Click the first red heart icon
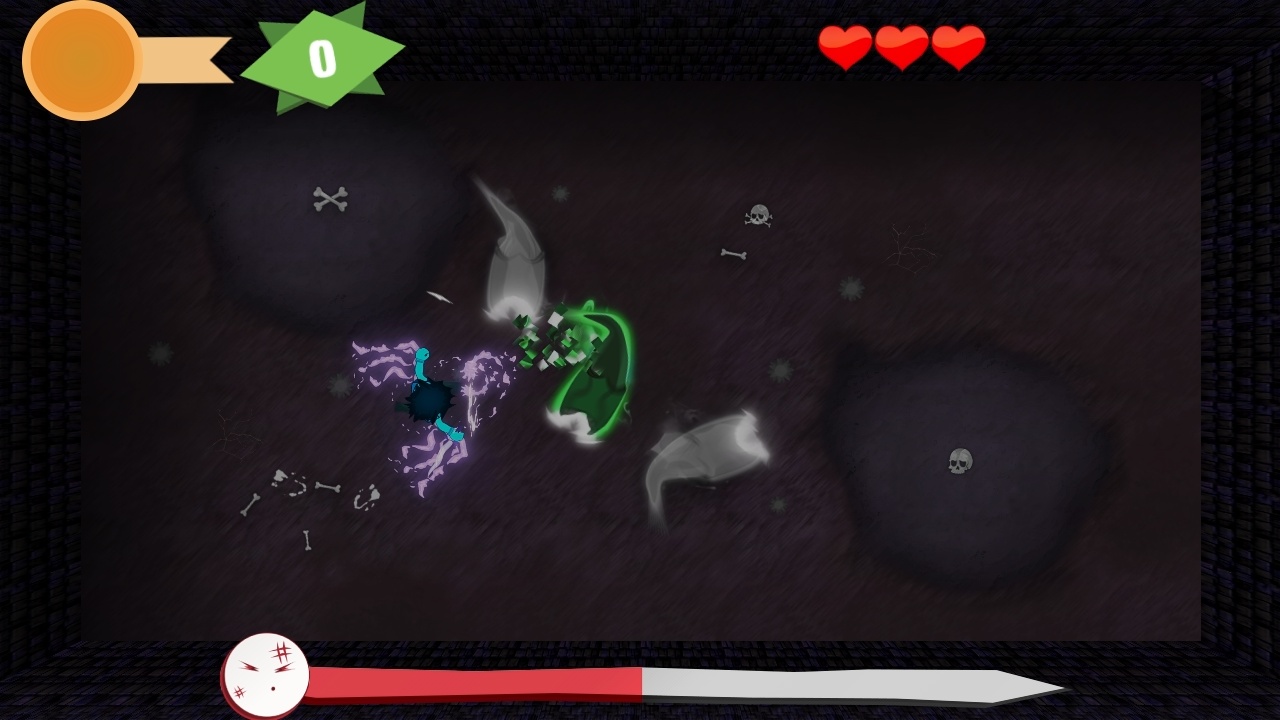The width and height of the screenshot is (1280, 720). pyautogui.click(x=846, y=44)
